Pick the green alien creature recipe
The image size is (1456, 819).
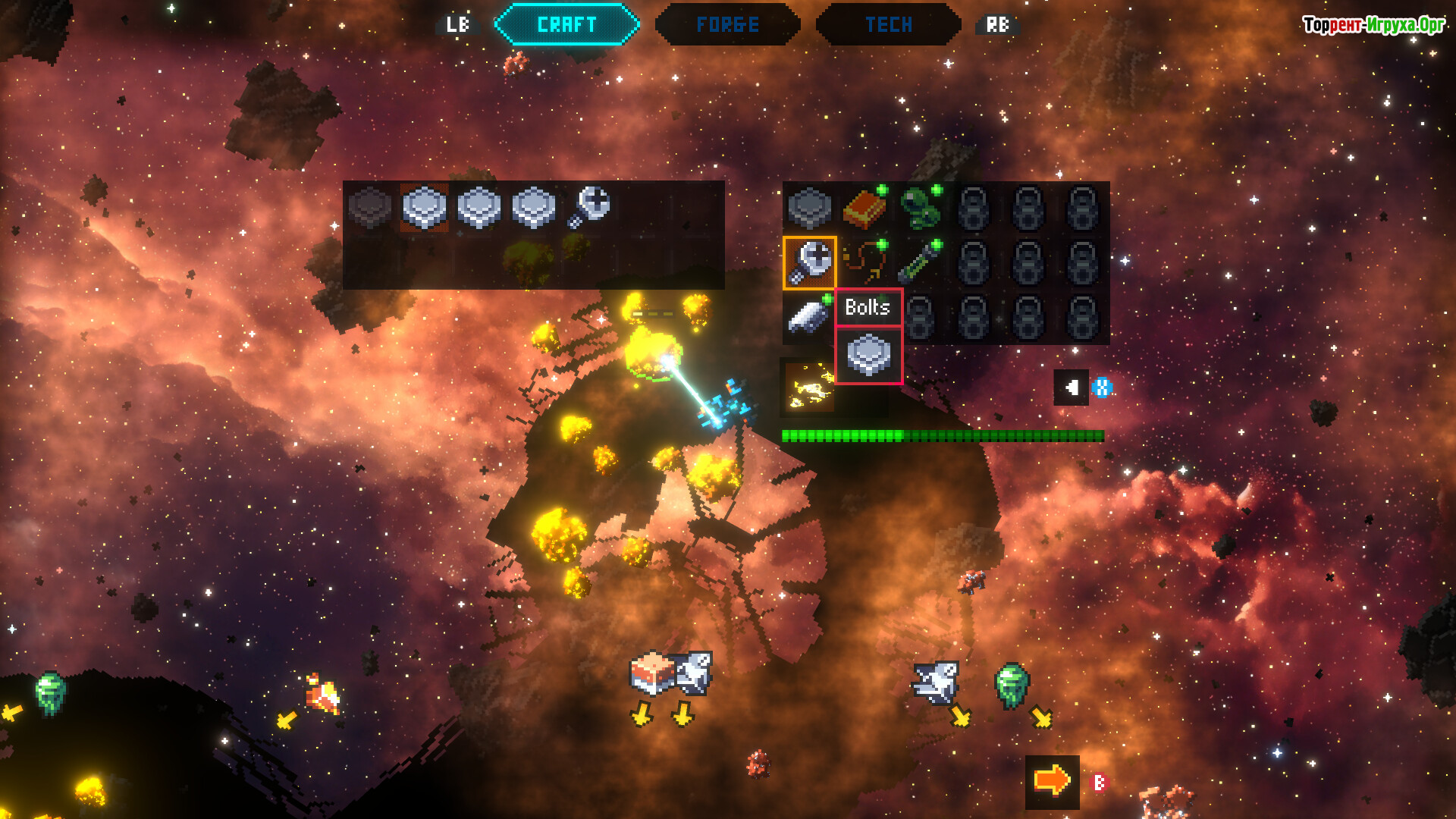918,208
